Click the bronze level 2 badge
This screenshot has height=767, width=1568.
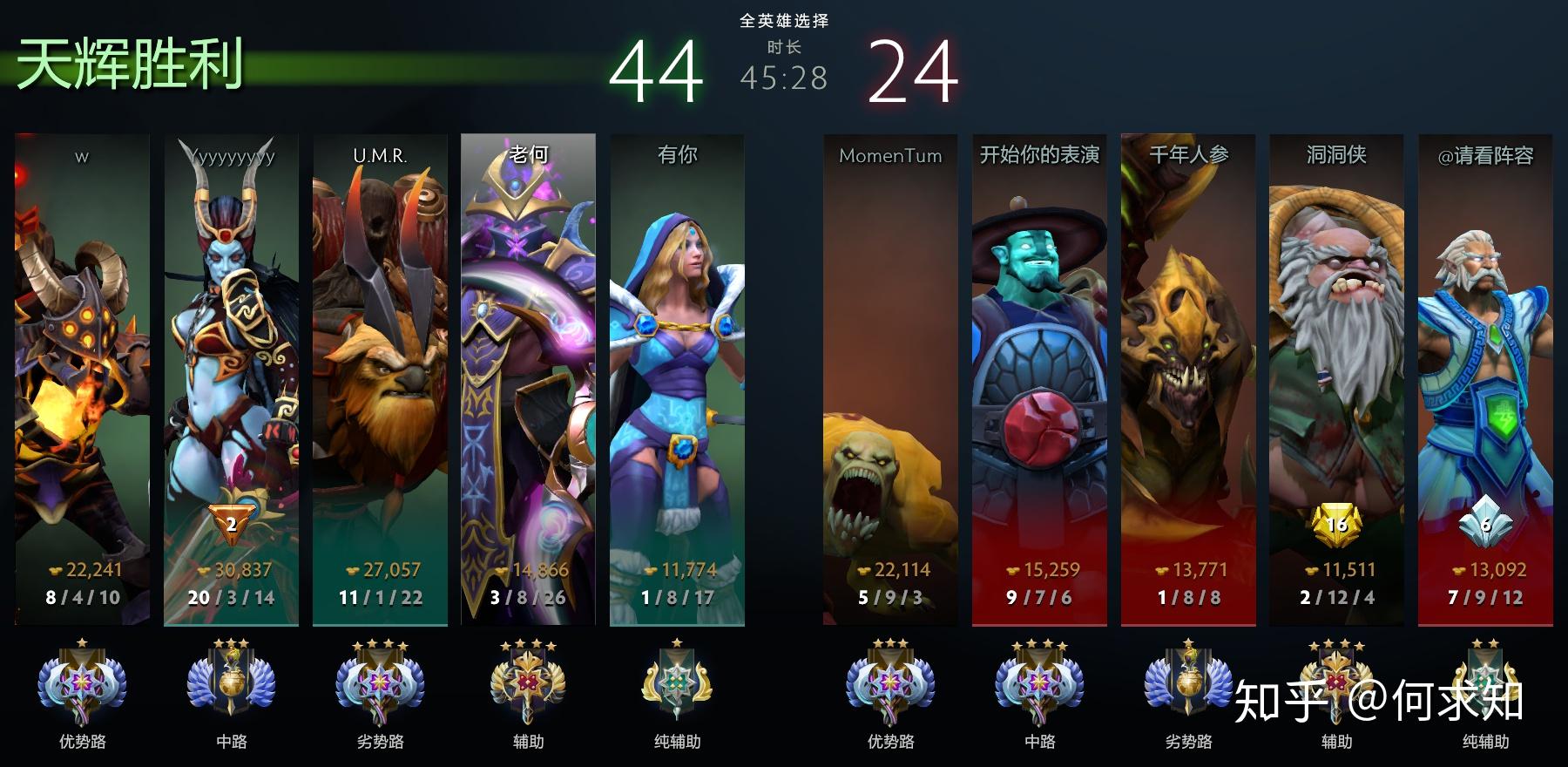231,523
